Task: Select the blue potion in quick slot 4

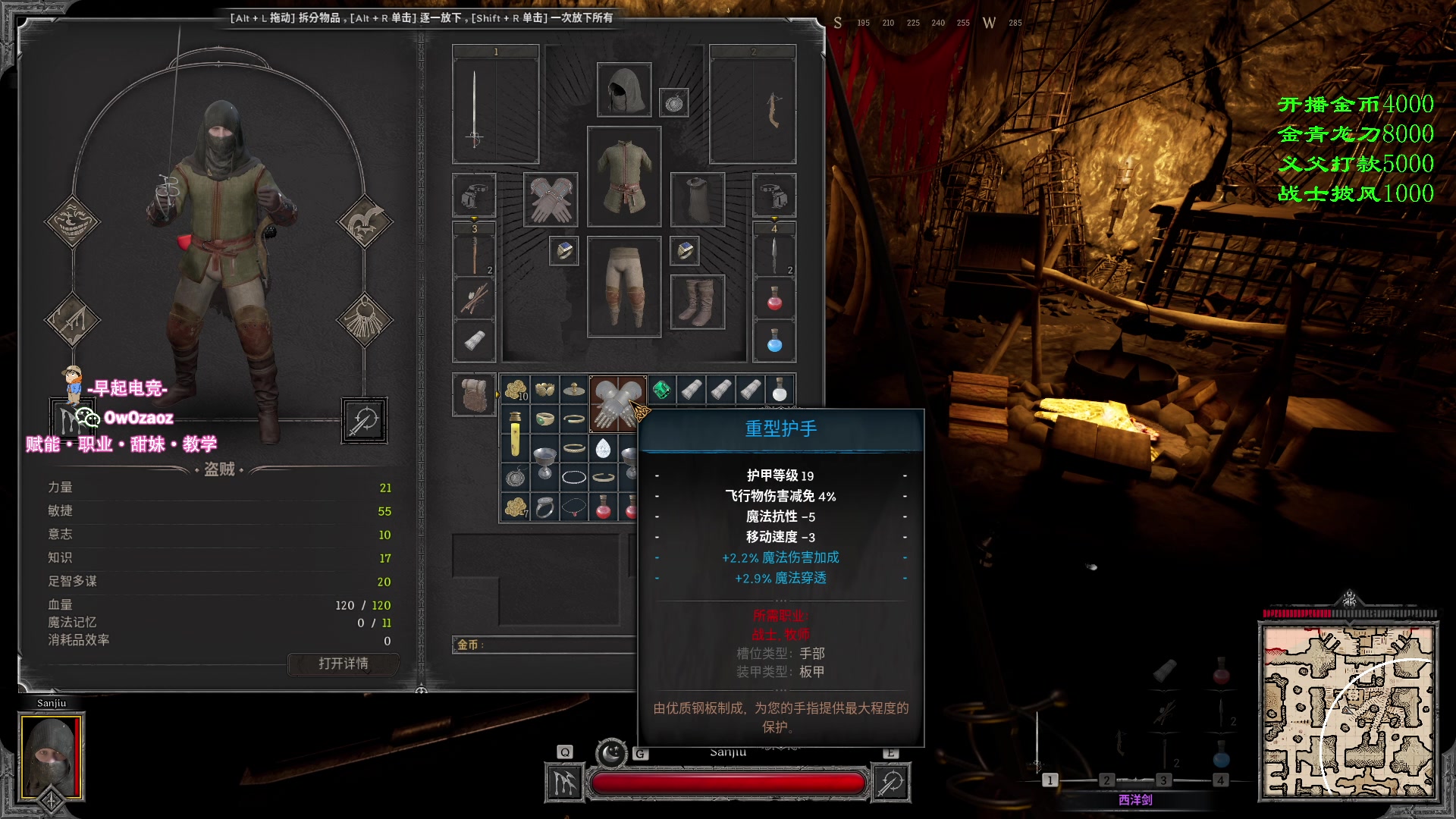Action: click(774, 341)
